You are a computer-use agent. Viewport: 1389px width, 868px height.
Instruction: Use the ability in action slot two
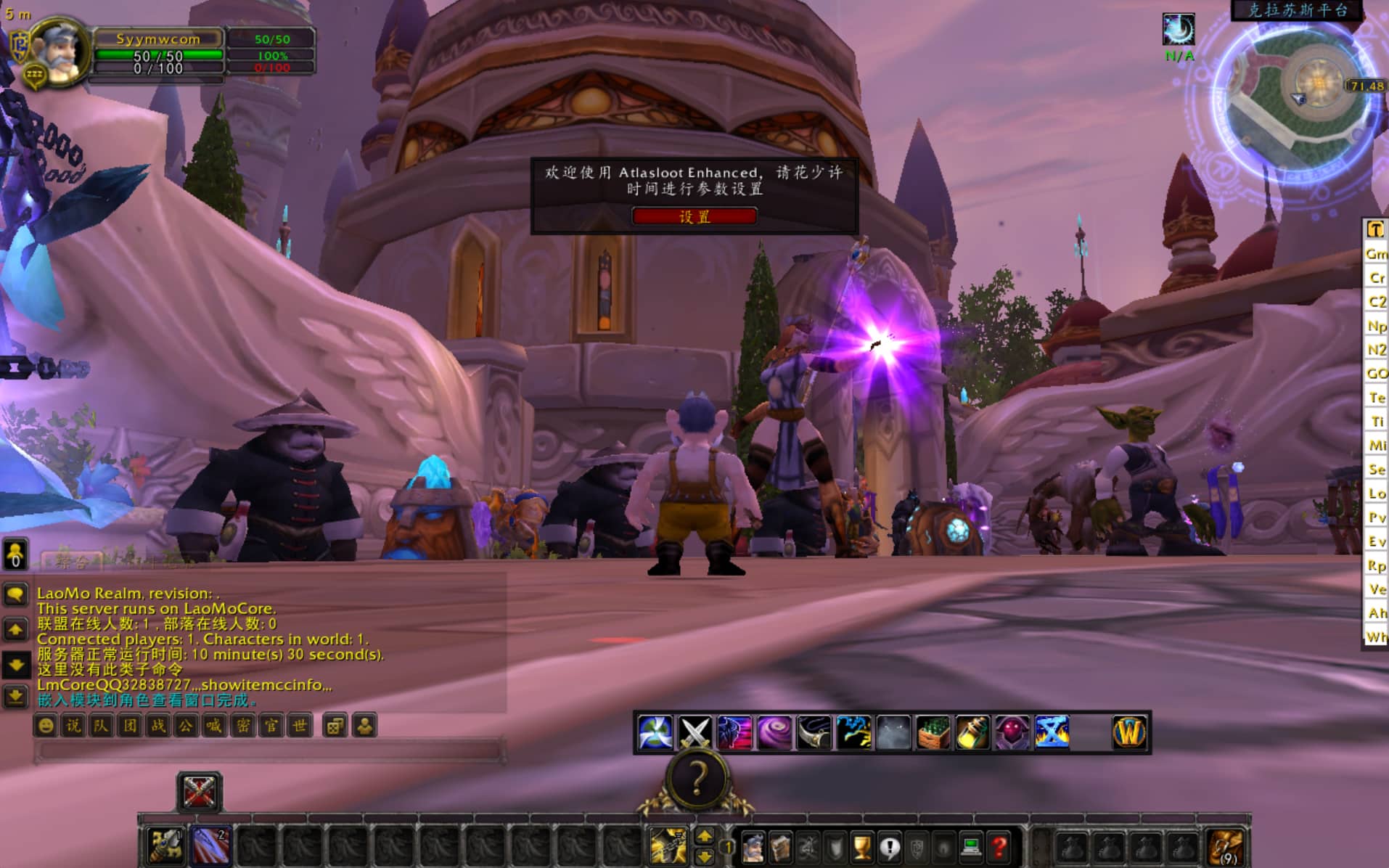(211, 846)
